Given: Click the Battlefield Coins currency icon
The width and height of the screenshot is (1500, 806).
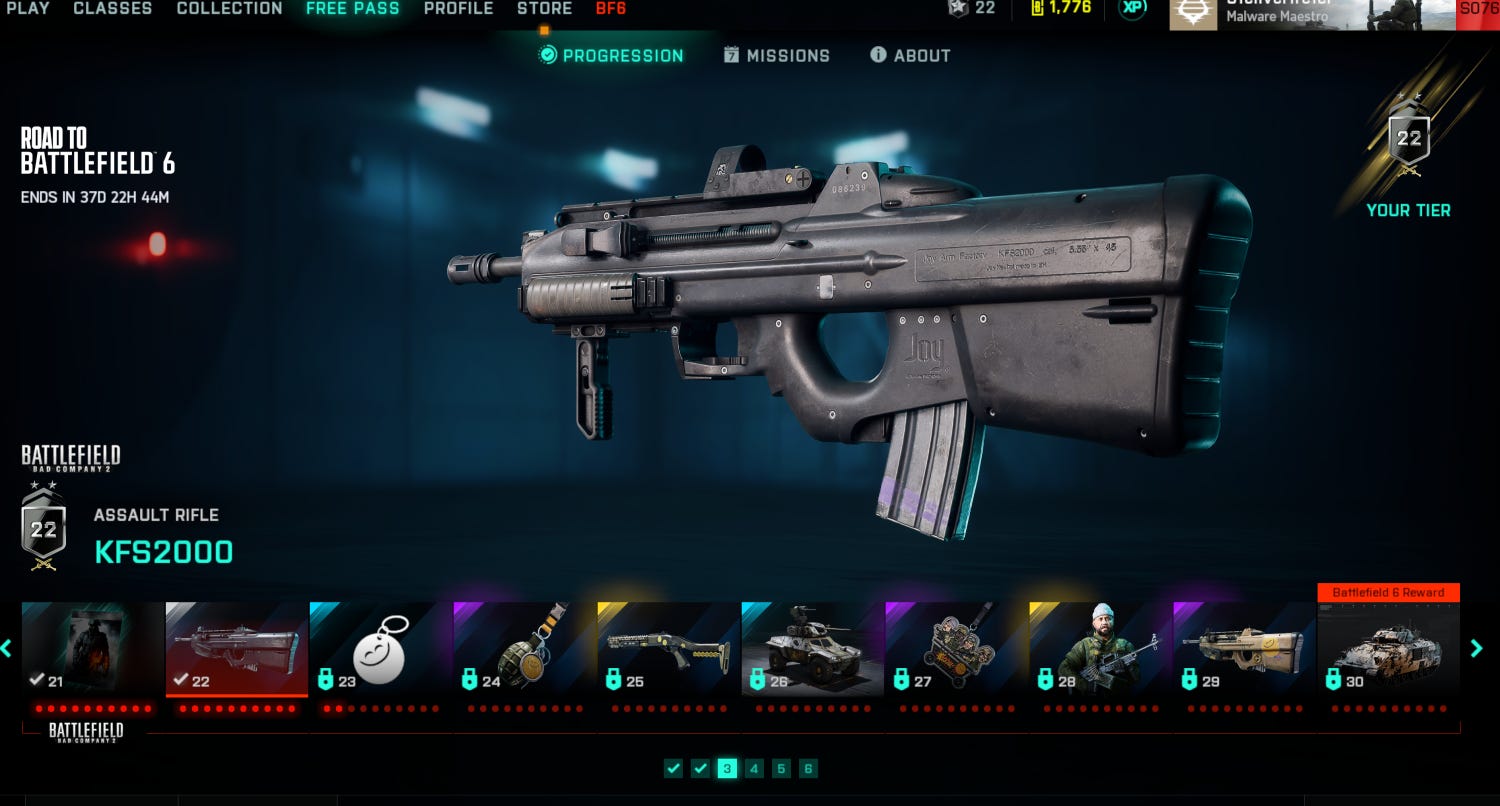Looking at the screenshot, I should [1036, 9].
